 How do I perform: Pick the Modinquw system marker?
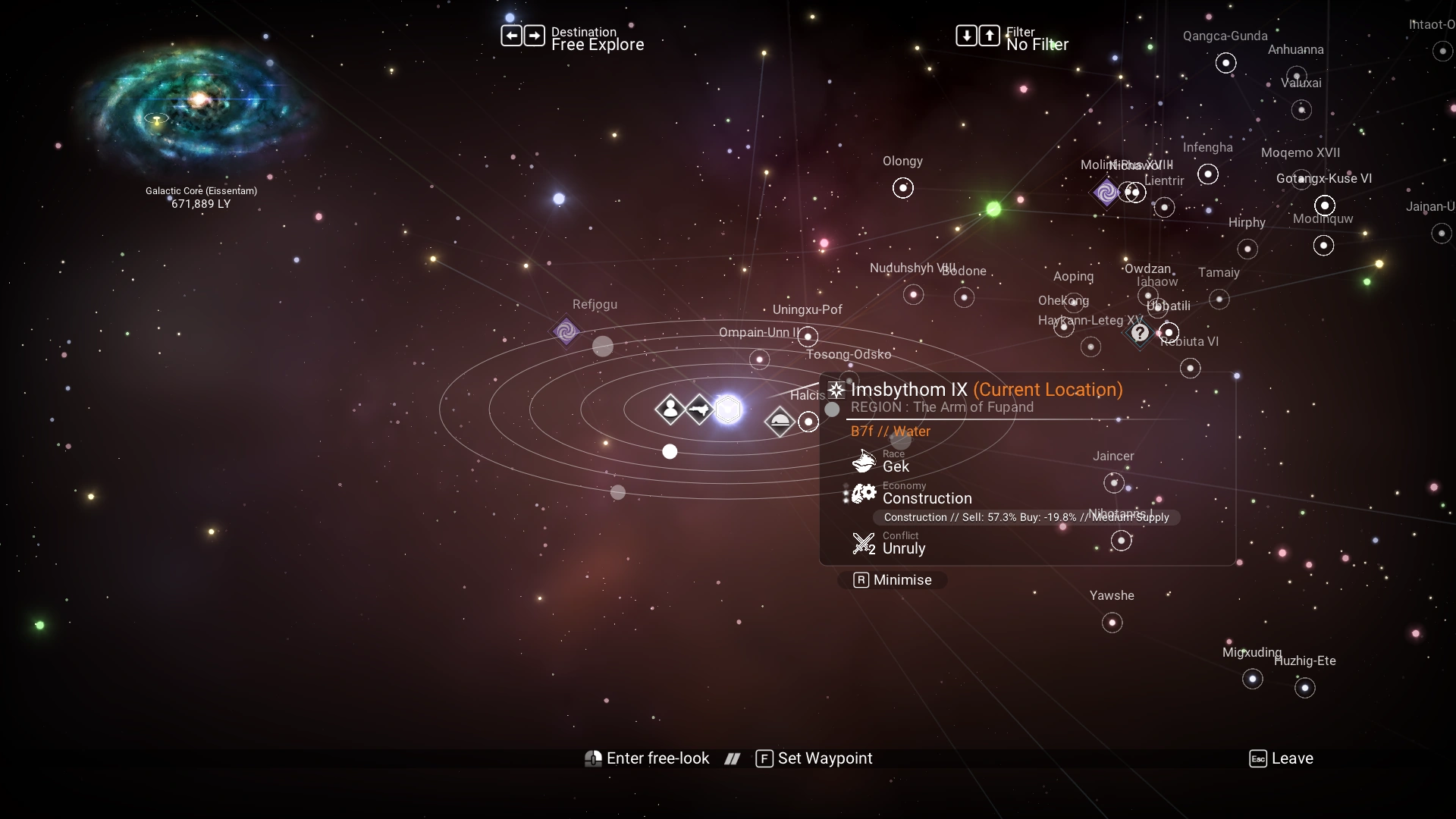click(x=1323, y=246)
